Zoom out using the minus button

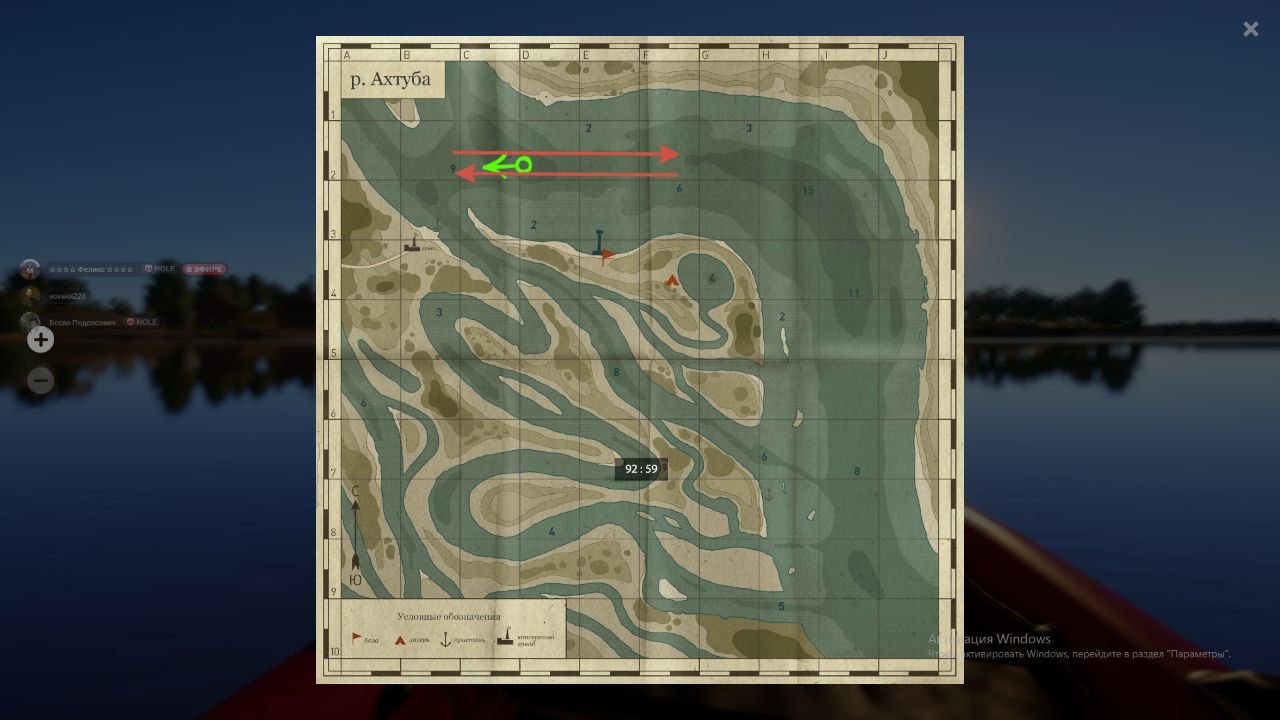(x=40, y=380)
